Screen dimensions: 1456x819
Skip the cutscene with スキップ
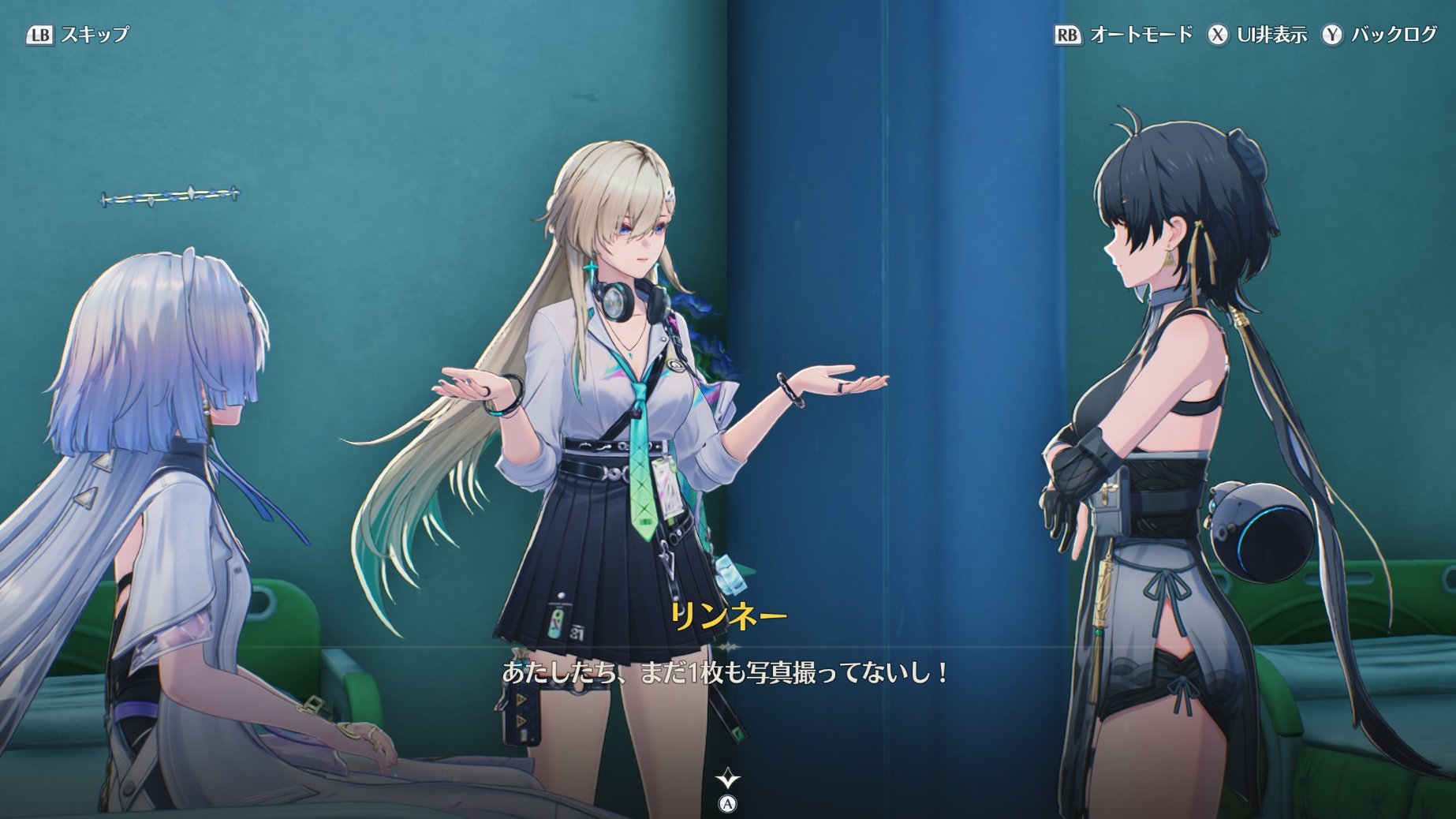click(78, 35)
